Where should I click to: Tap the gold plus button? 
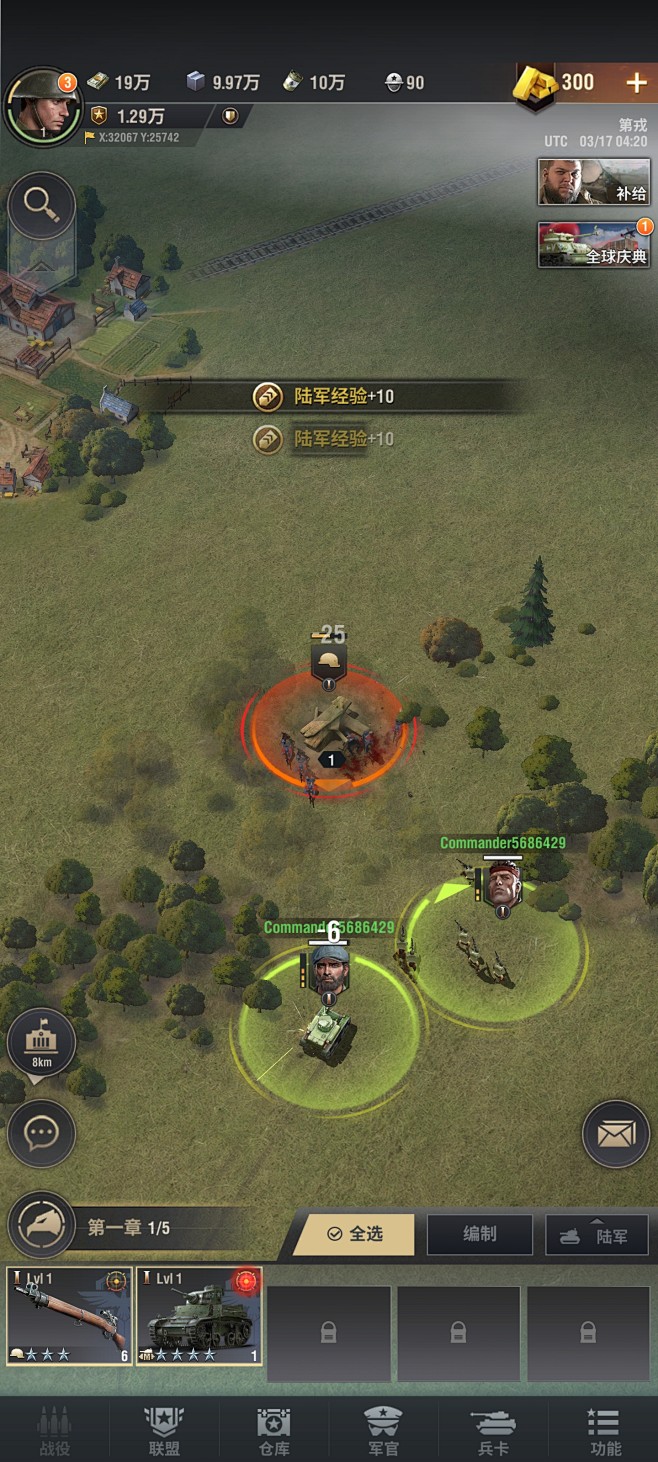point(636,83)
